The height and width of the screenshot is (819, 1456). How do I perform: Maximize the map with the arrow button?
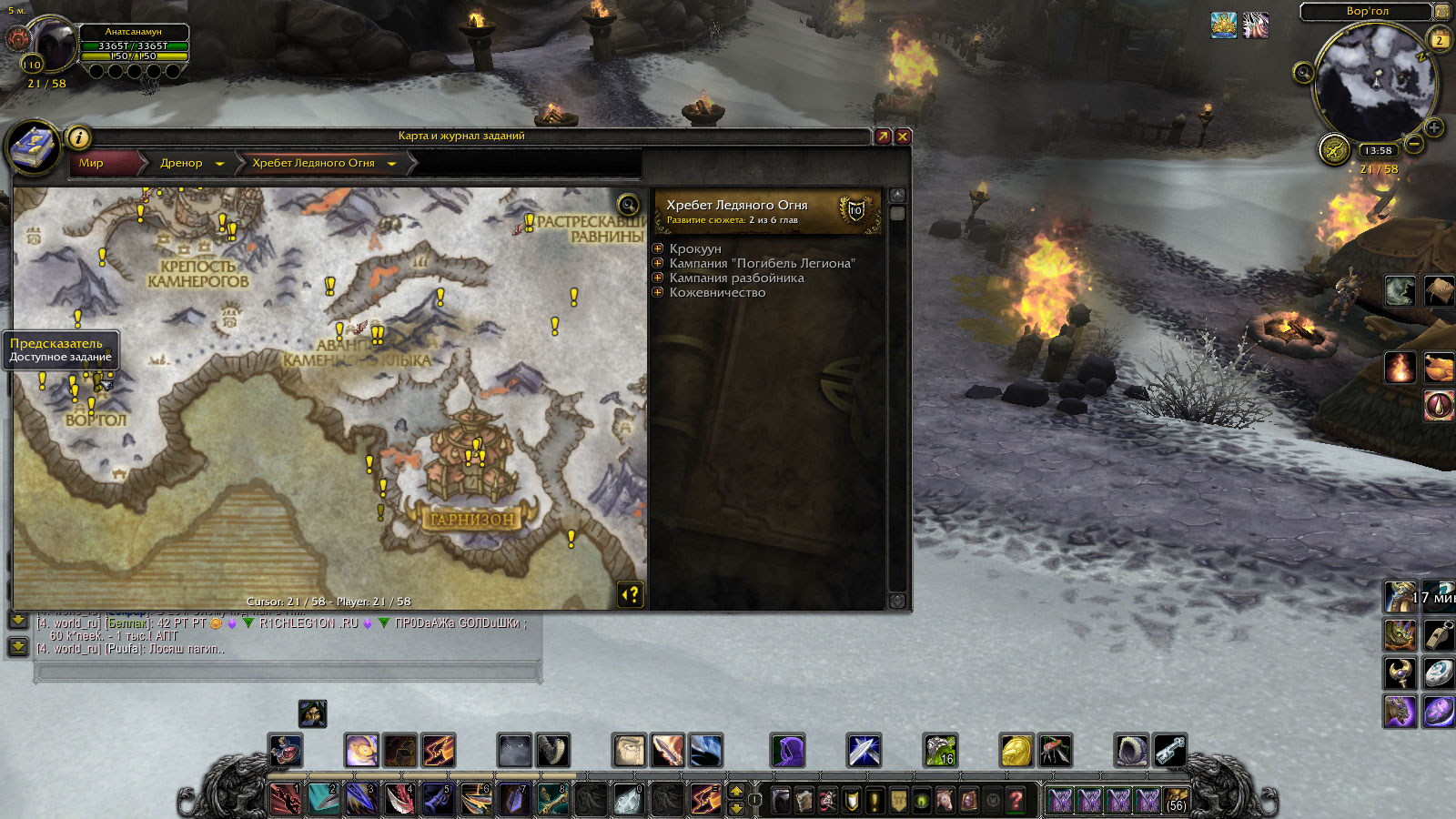[883, 136]
